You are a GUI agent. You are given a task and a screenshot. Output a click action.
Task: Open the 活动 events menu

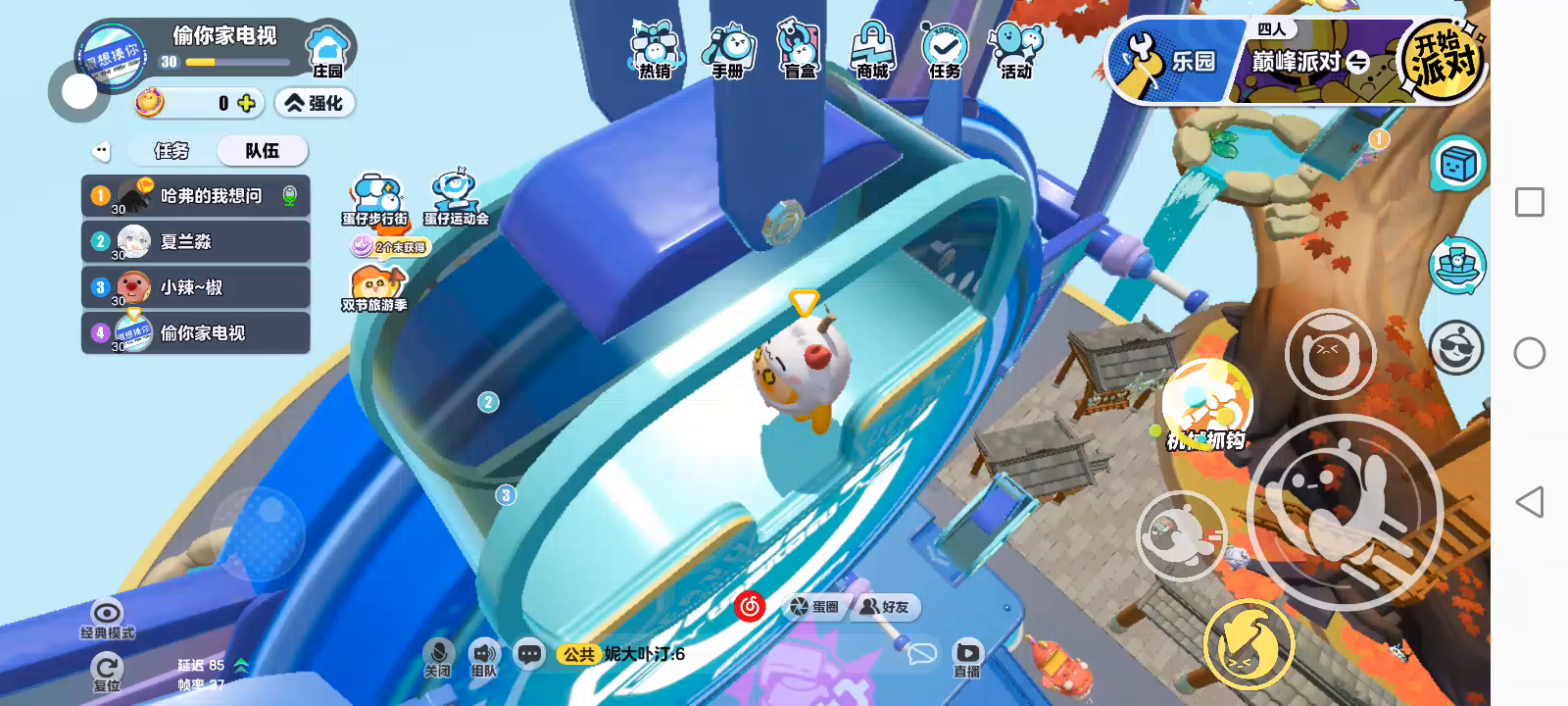click(x=1016, y=51)
